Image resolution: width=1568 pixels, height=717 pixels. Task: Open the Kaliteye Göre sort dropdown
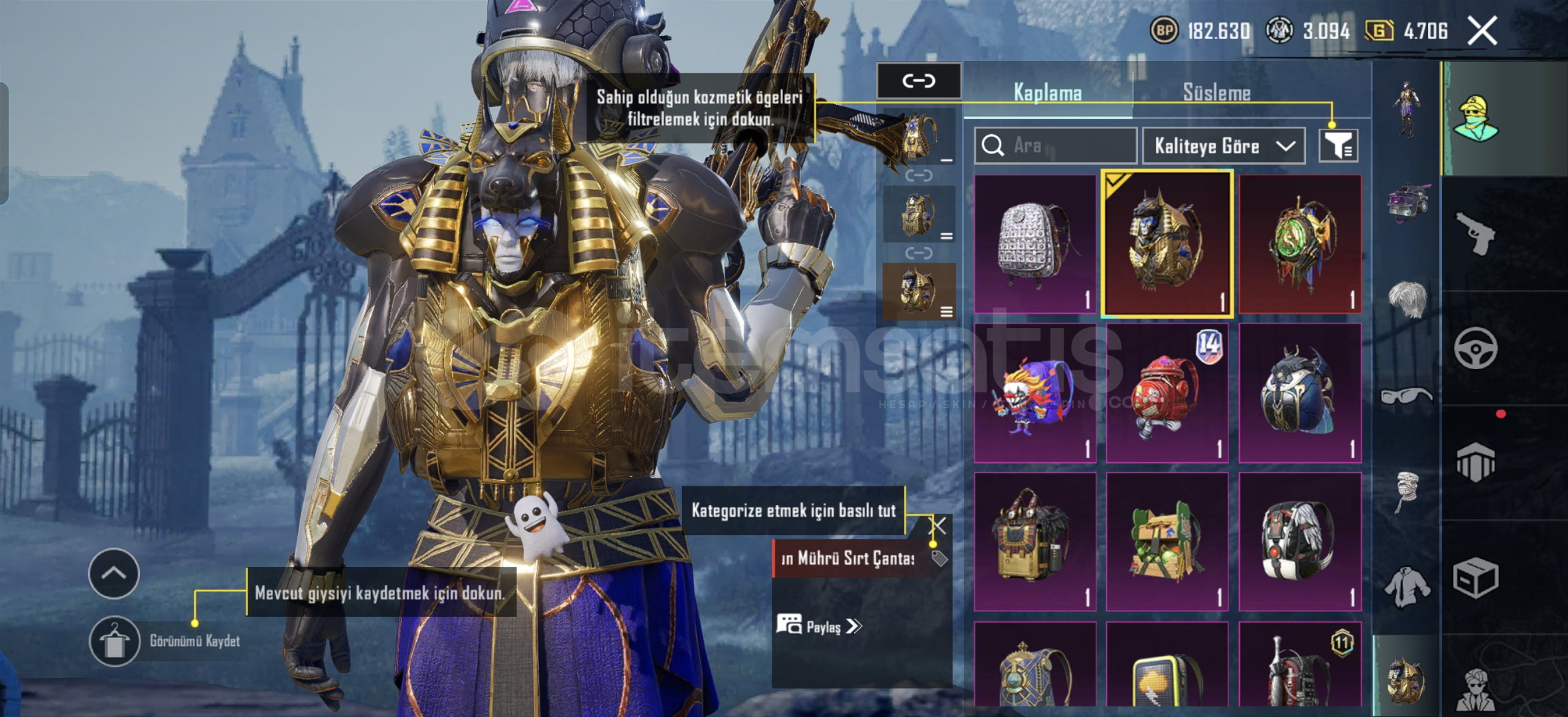click(x=1223, y=145)
